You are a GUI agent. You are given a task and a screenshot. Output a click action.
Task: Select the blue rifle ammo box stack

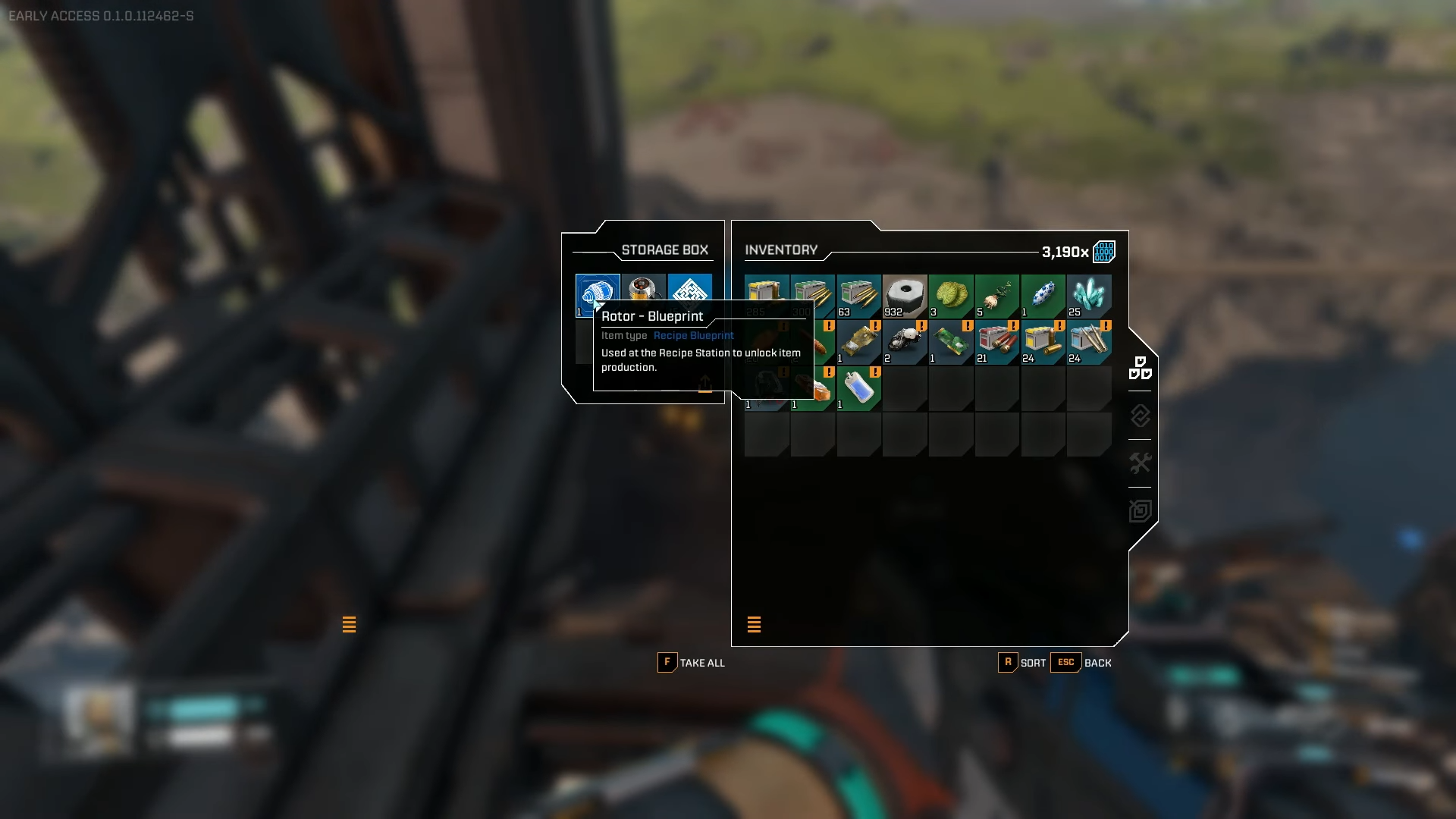pyautogui.click(x=1089, y=342)
